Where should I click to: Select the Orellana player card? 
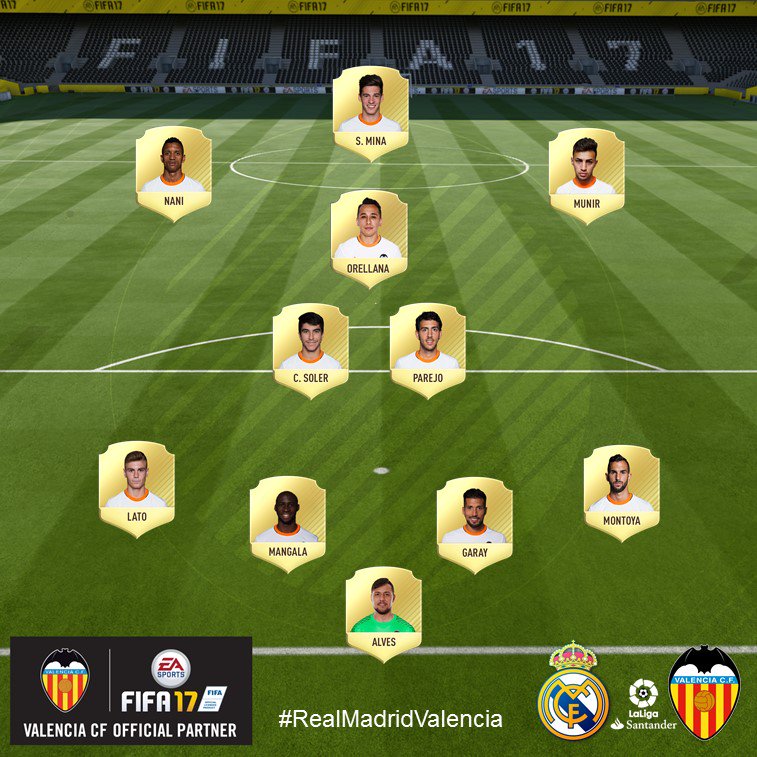point(369,238)
